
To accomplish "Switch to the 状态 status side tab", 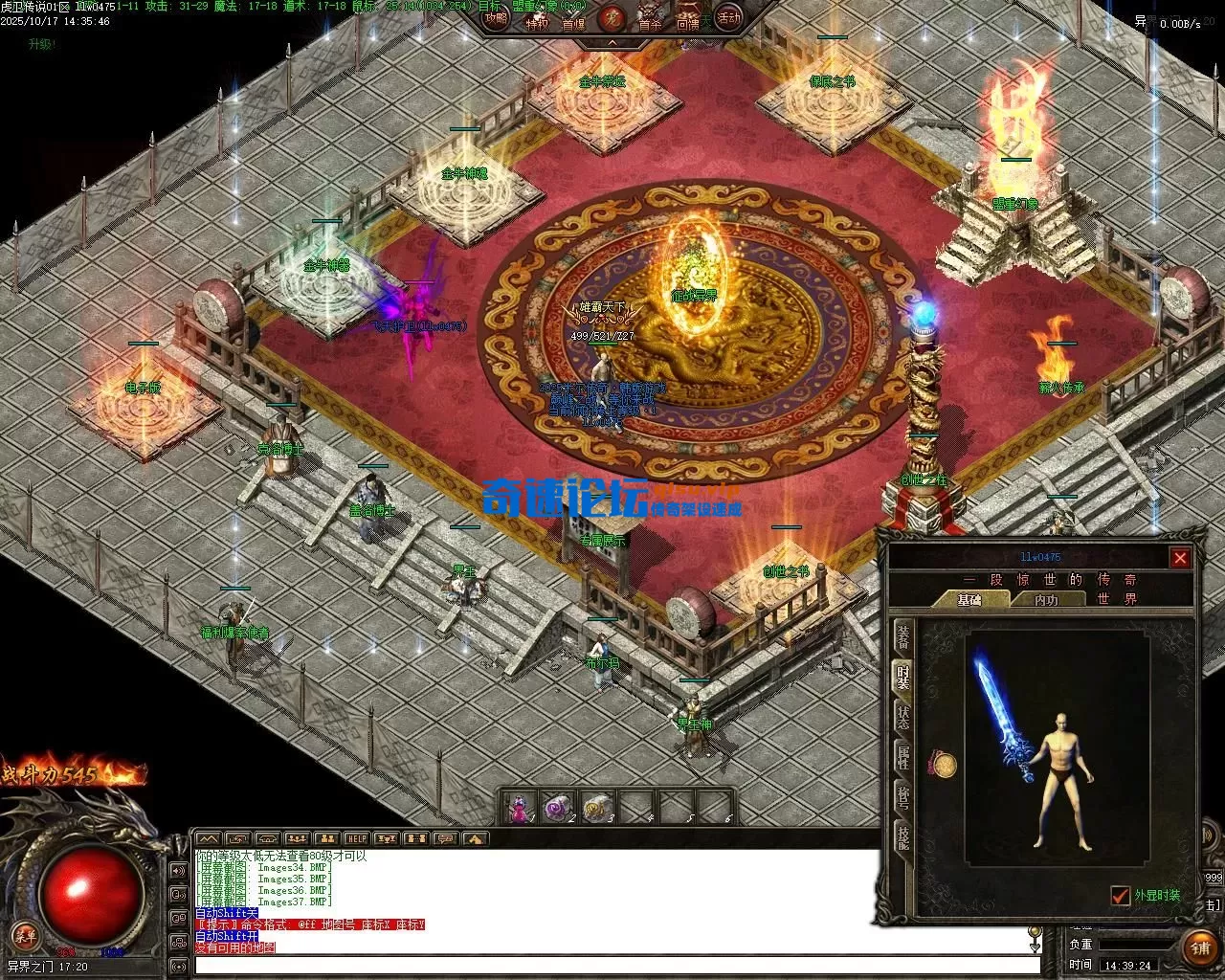I will (902, 717).
